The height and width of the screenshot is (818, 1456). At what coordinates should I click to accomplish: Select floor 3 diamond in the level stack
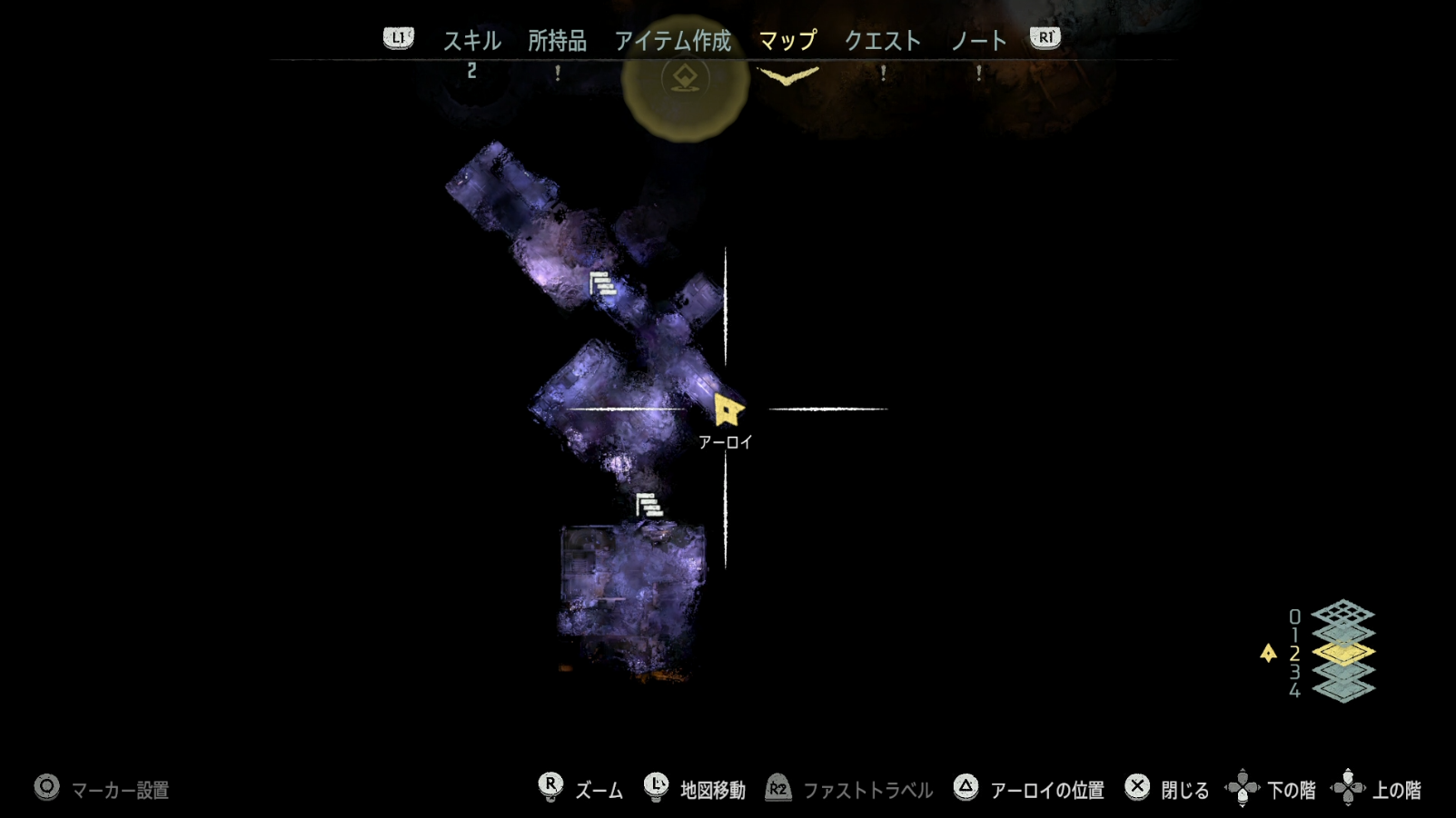[1342, 670]
